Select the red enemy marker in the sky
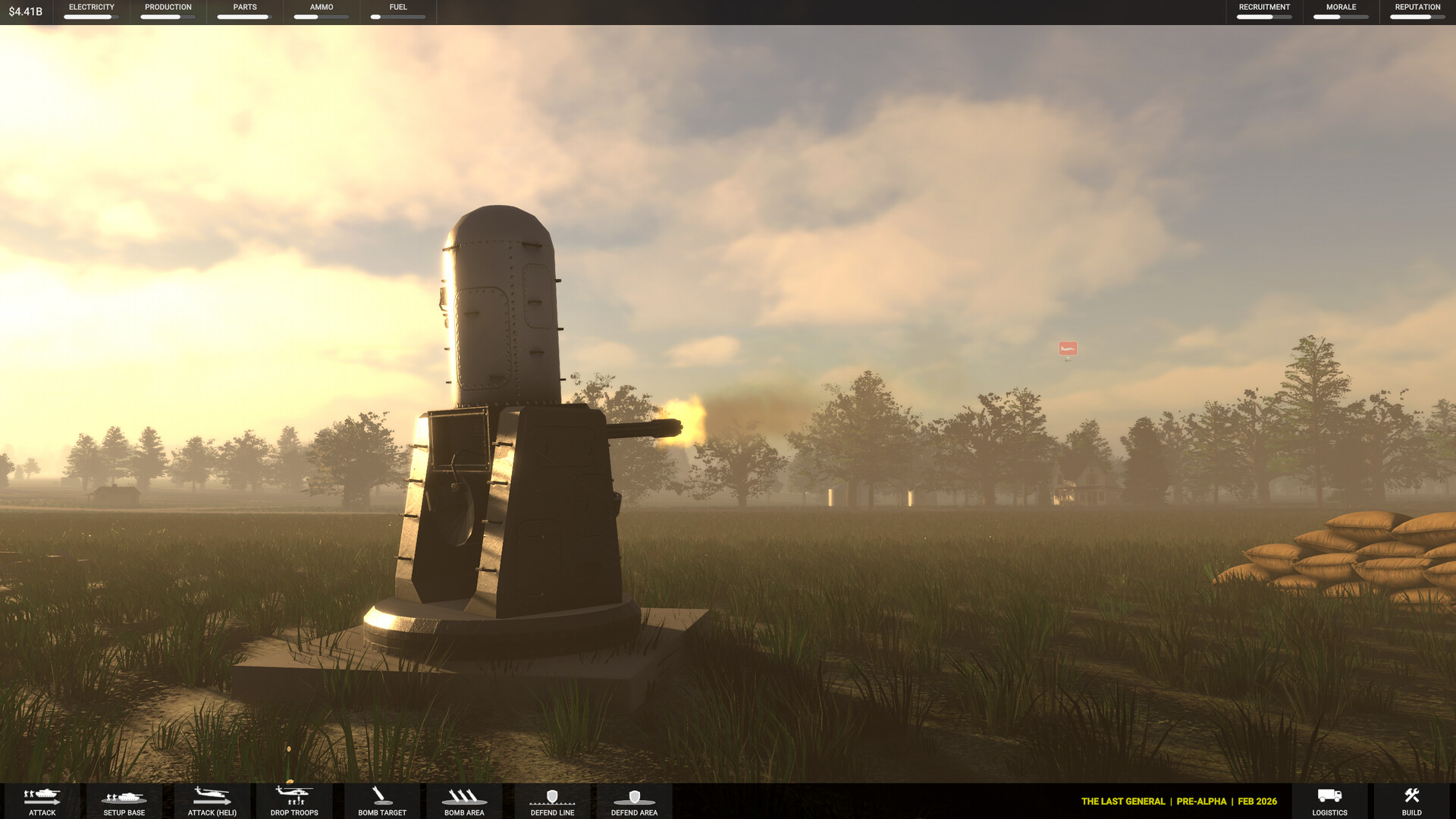The width and height of the screenshot is (1456, 819). coord(1067,347)
